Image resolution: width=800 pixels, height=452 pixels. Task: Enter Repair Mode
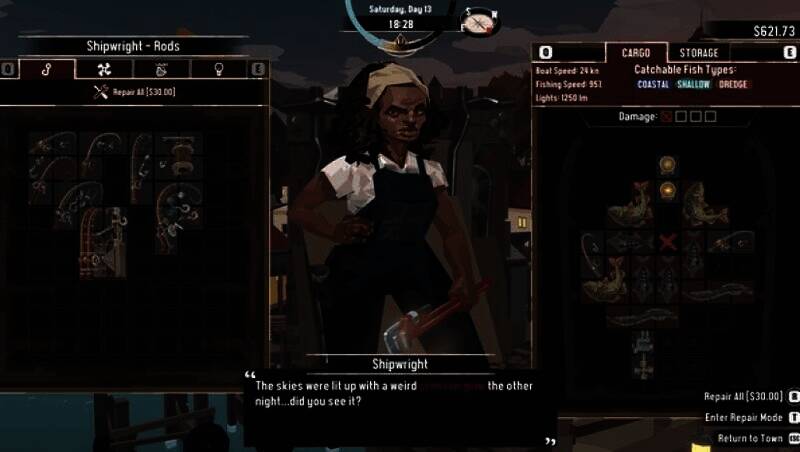[x=743, y=417]
